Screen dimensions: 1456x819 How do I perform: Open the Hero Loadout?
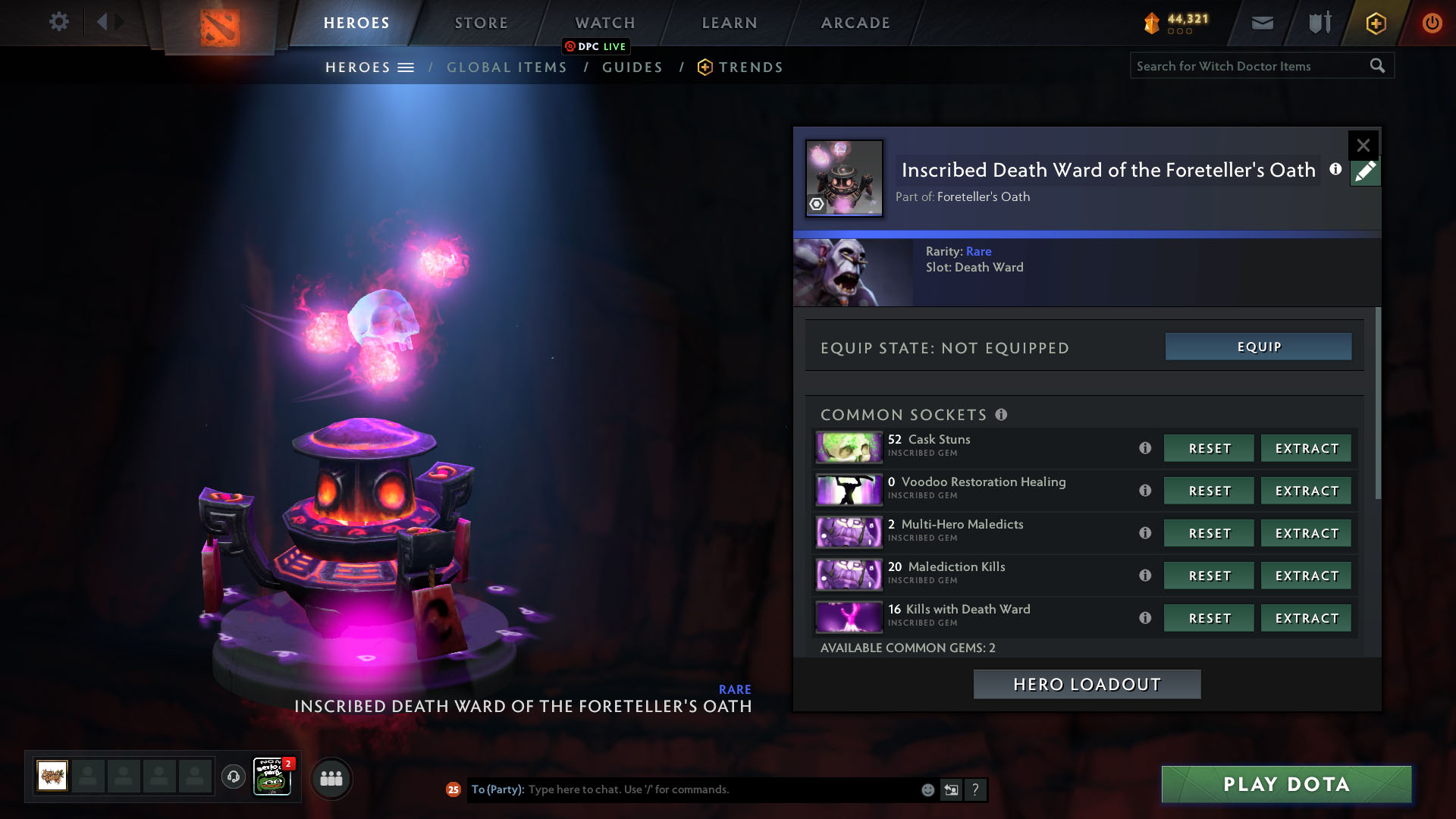point(1087,684)
